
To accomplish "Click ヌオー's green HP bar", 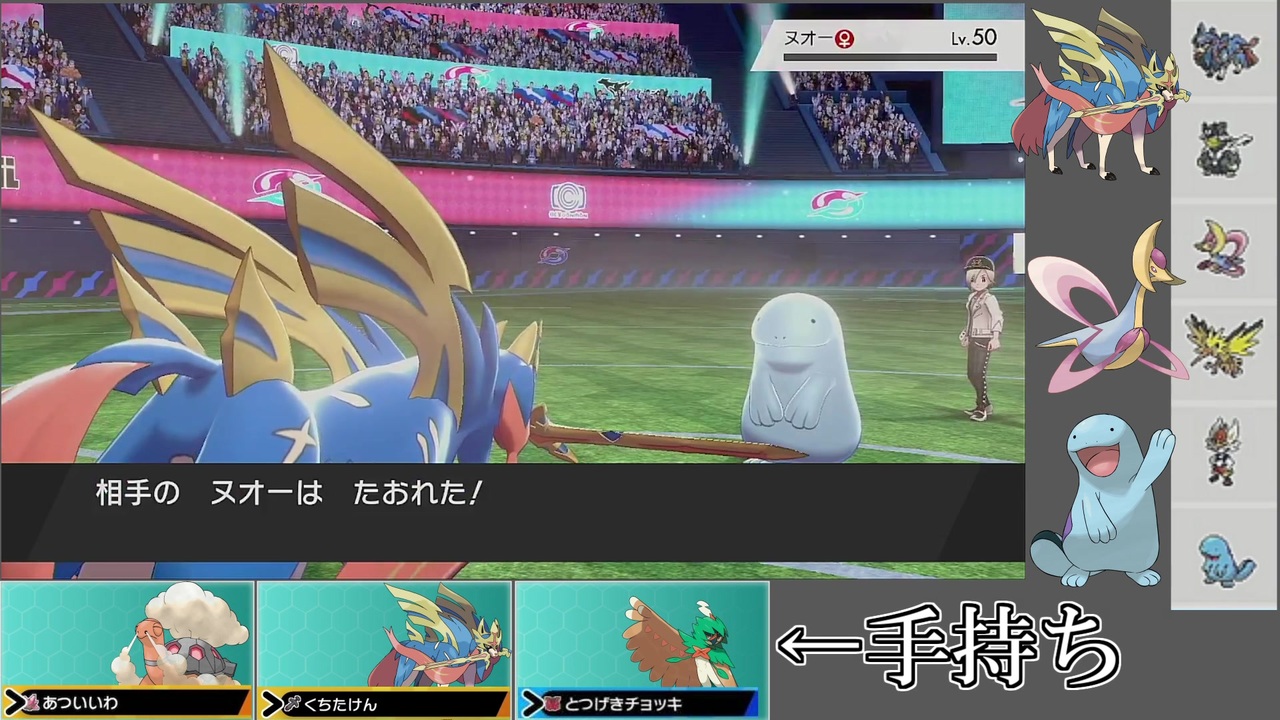I will (x=890, y=55).
